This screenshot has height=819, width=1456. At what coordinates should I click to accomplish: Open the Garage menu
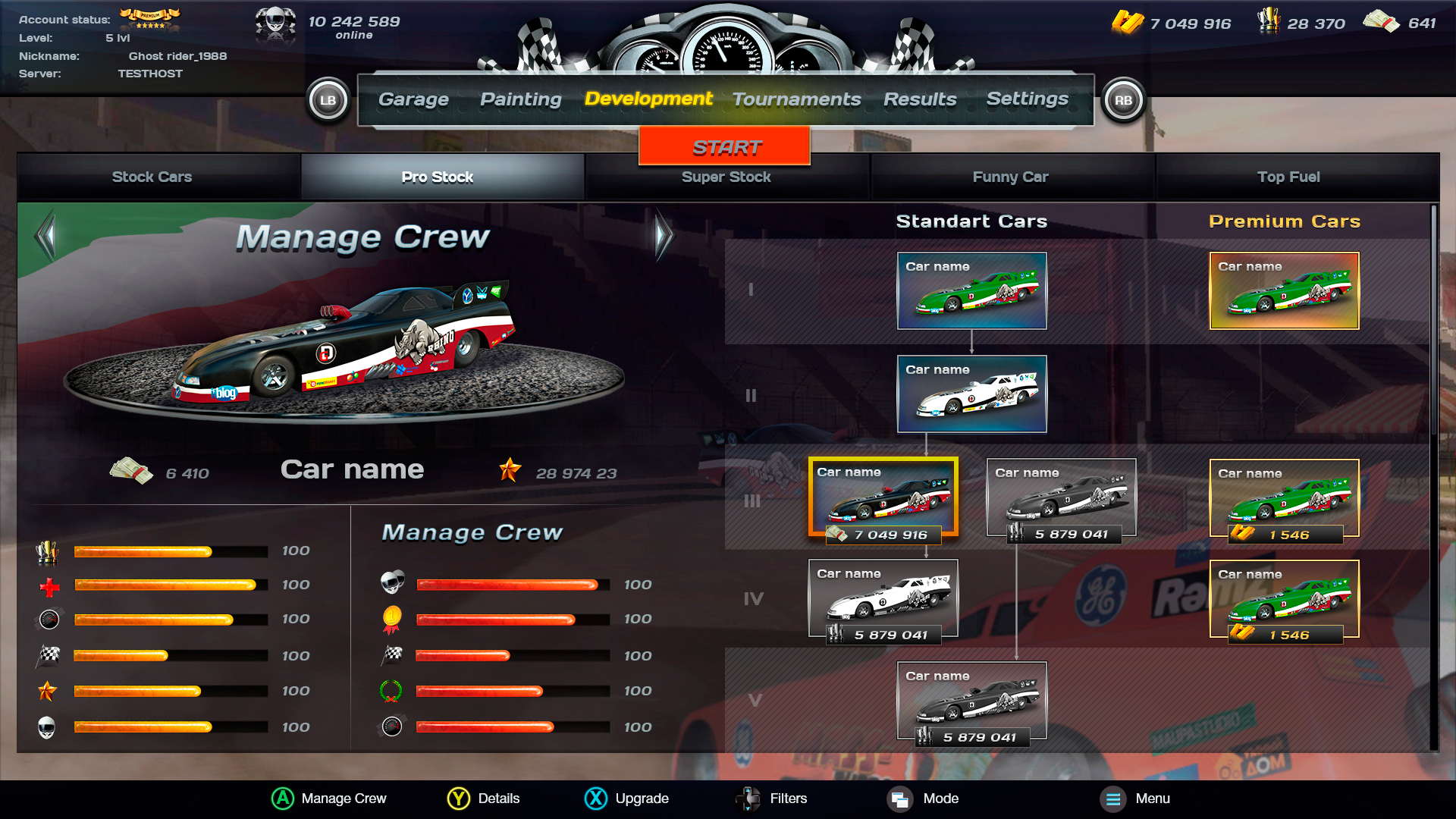click(x=413, y=99)
